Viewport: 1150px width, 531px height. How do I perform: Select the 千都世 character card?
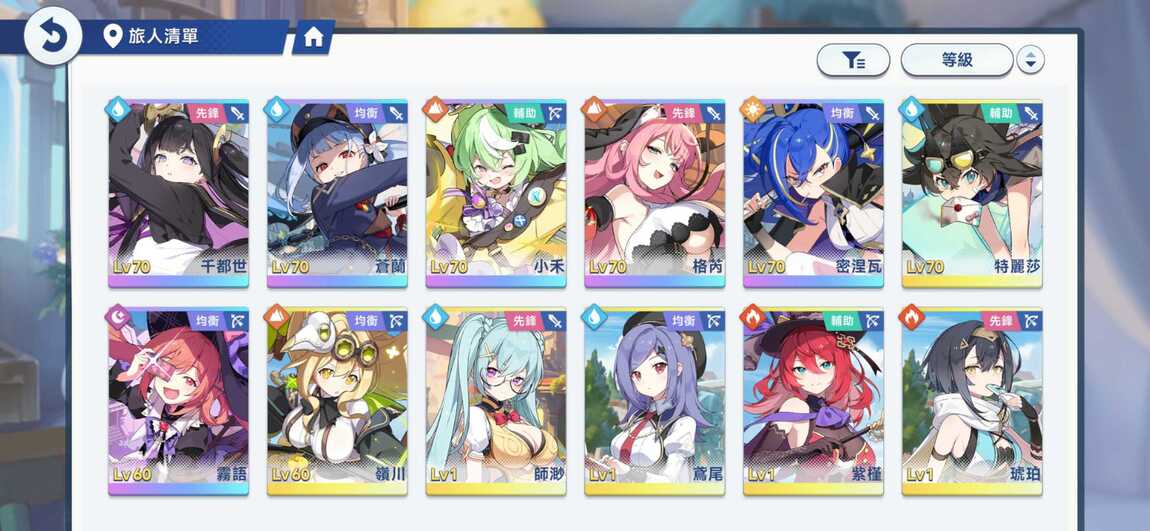point(178,193)
